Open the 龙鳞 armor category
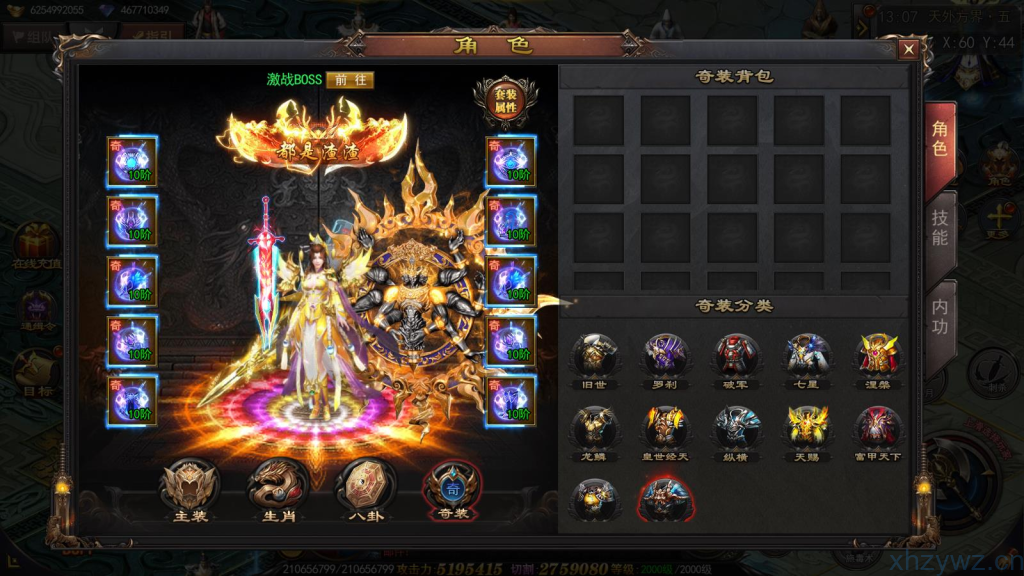Viewport: 1024px width, 576px height. (x=594, y=430)
